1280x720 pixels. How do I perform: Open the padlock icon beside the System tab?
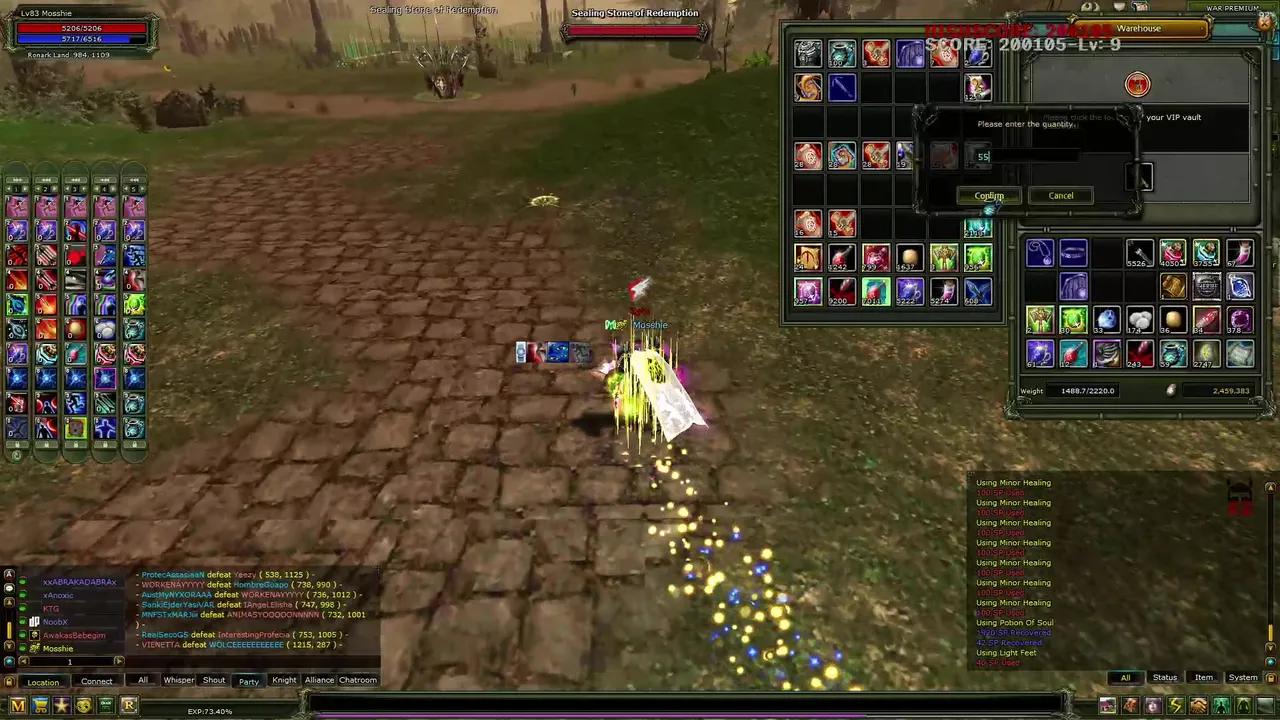tap(1271, 678)
